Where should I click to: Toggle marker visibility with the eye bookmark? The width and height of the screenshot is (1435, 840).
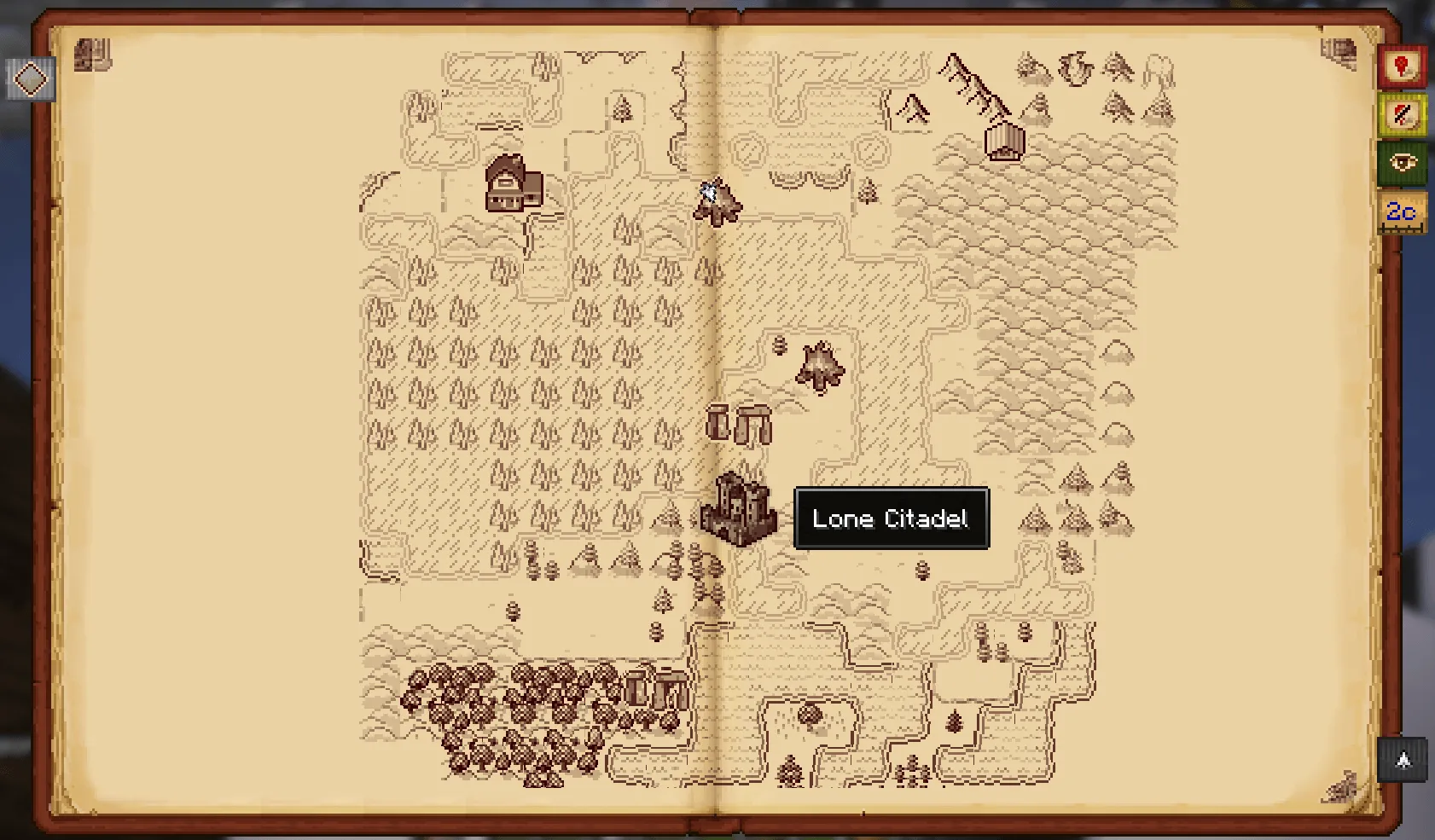(1401, 163)
